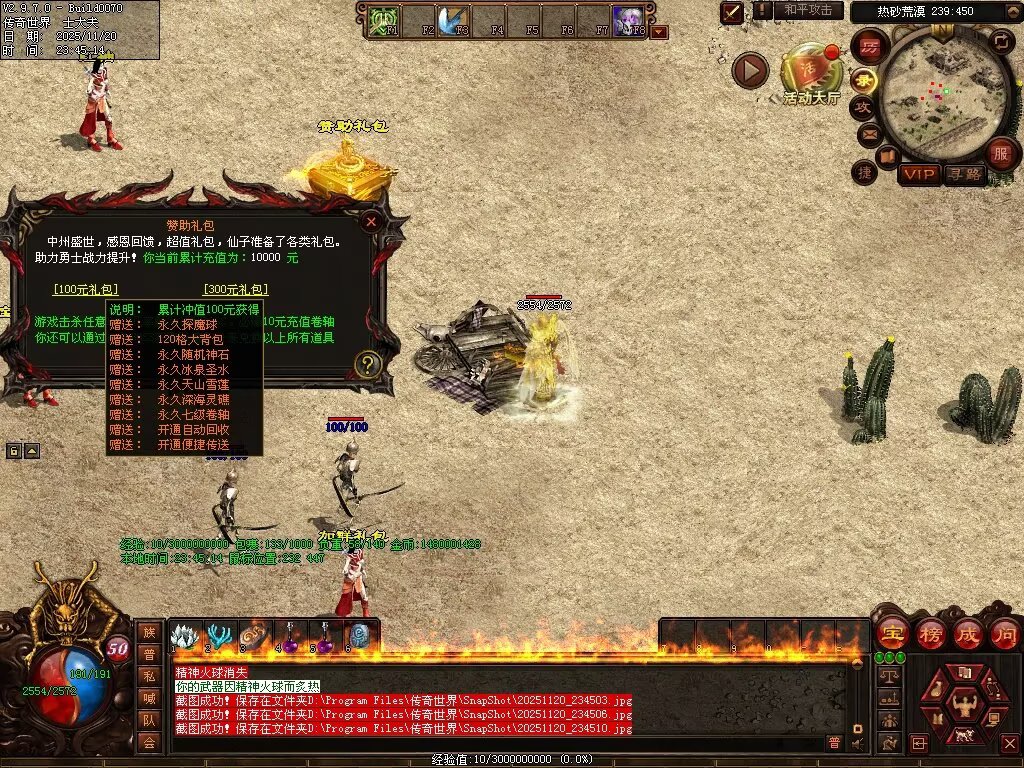Image resolution: width=1024 pixels, height=768 pixels.
Task: Click the round play arrow button
Action: click(750, 70)
